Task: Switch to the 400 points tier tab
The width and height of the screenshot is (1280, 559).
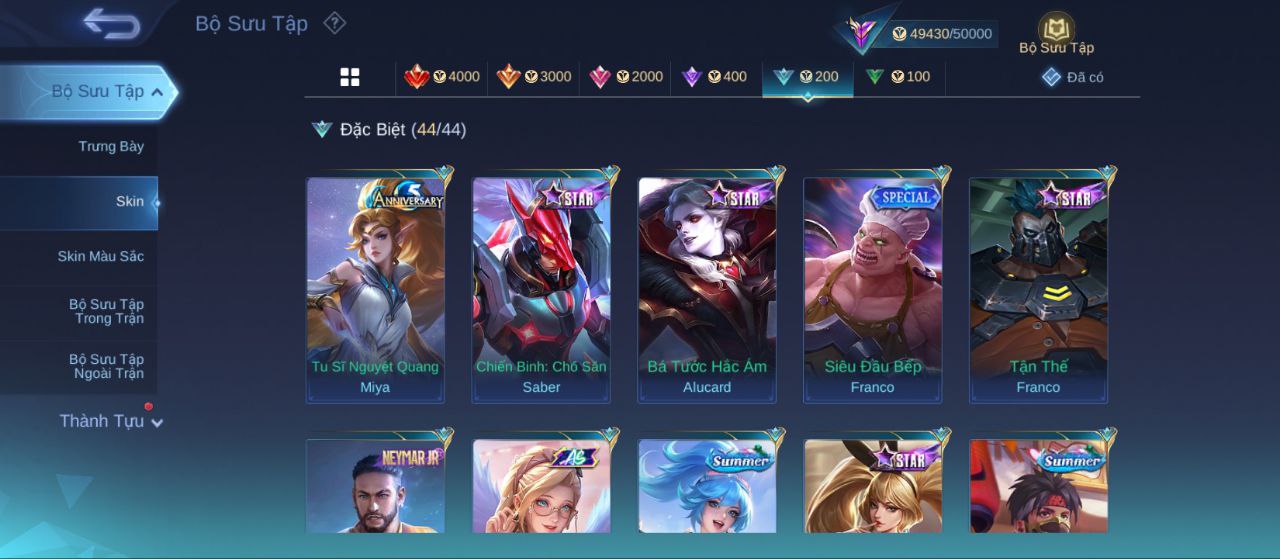Action: point(714,77)
